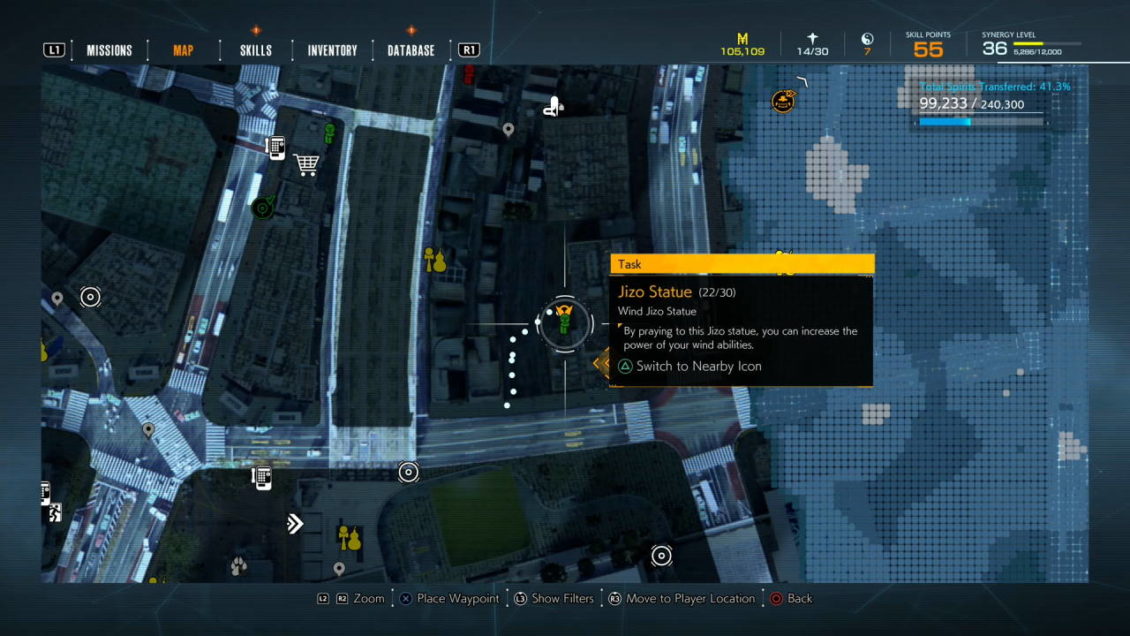Select the Map tab

pyautogui.click(x=183, y=51)
